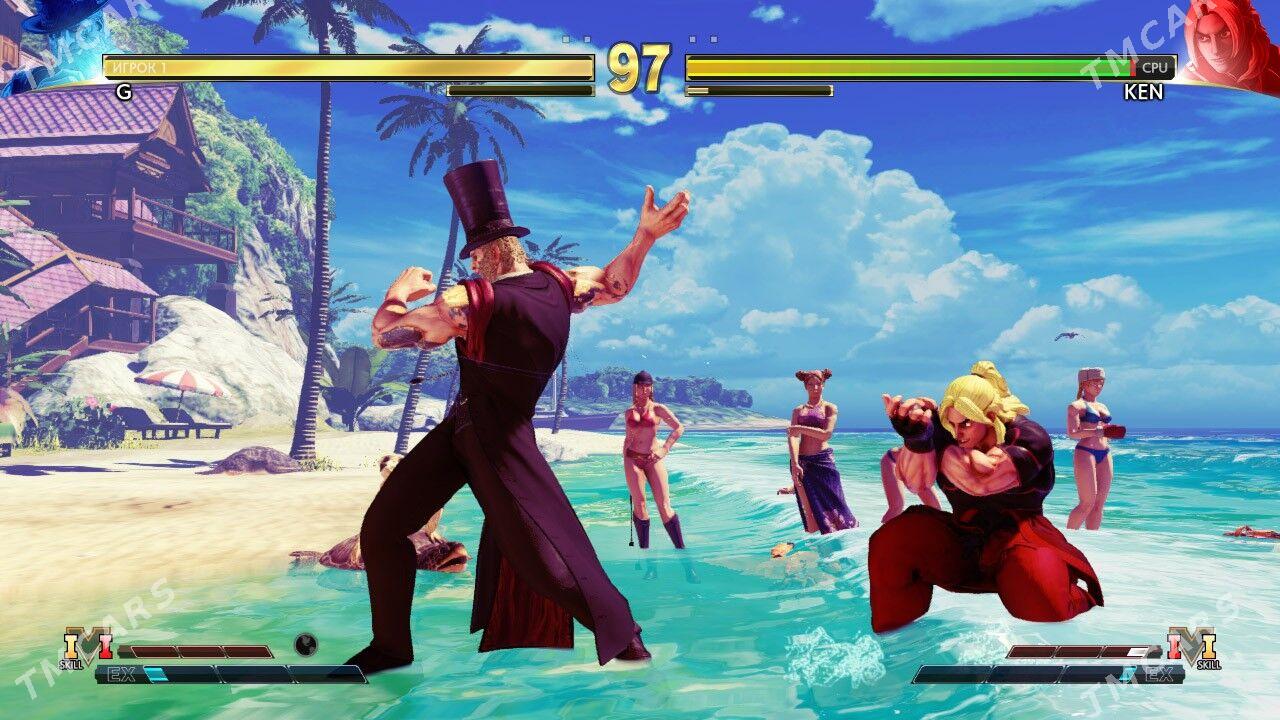Select G's V-Skill medallion icon
The height and width of the screenshot is (720, 1280).
tap(87, 646)
